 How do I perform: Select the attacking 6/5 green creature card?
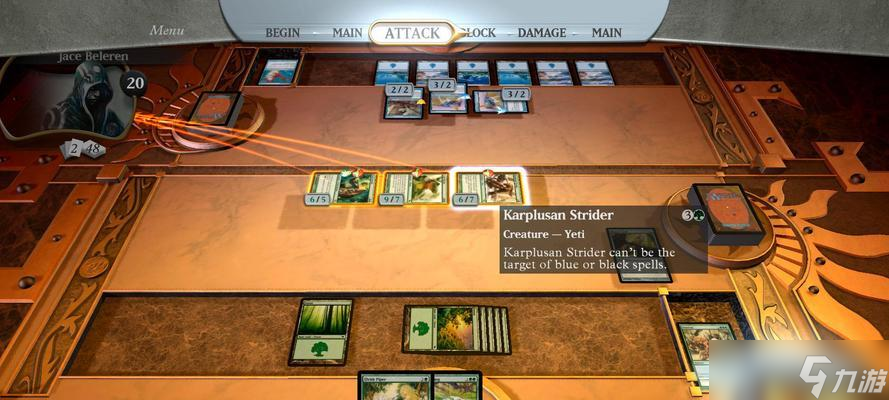pyautogui.click(x=343, y=188)
